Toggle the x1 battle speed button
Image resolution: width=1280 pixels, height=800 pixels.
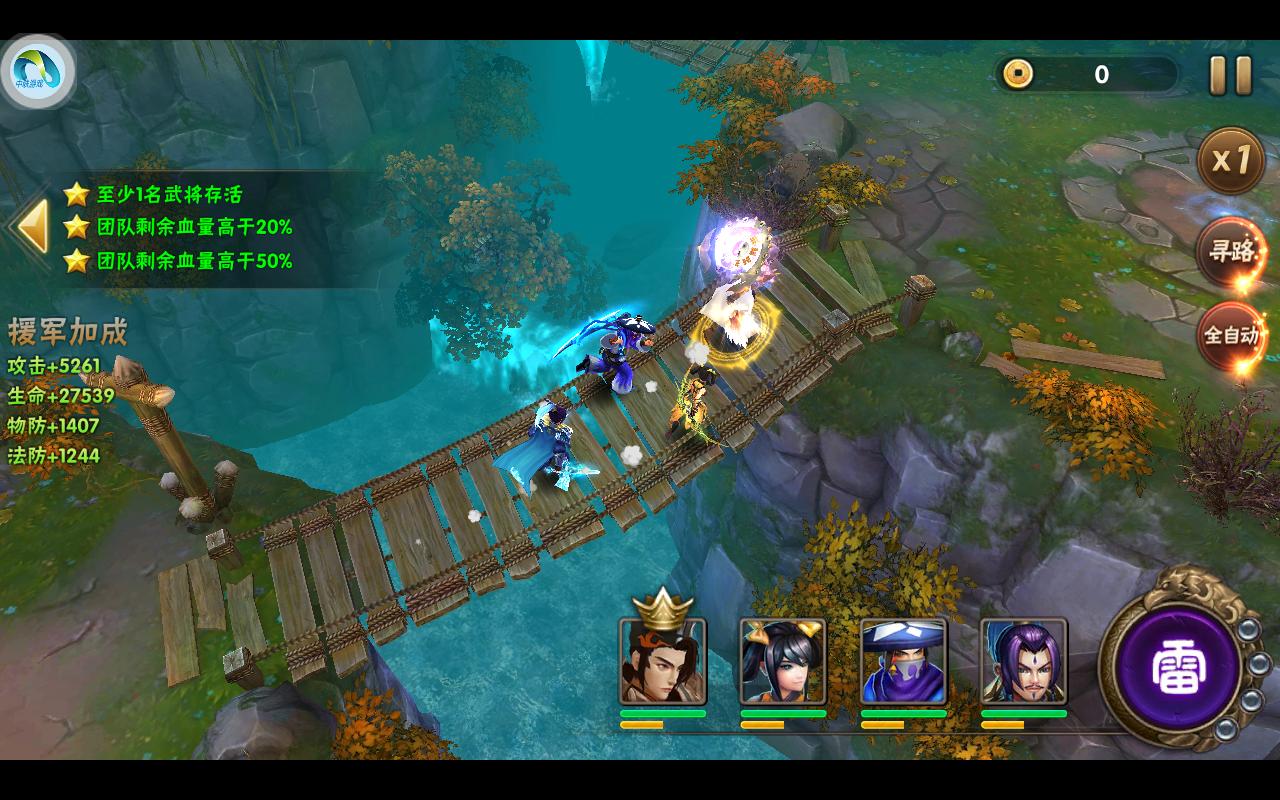point(1231,161)
